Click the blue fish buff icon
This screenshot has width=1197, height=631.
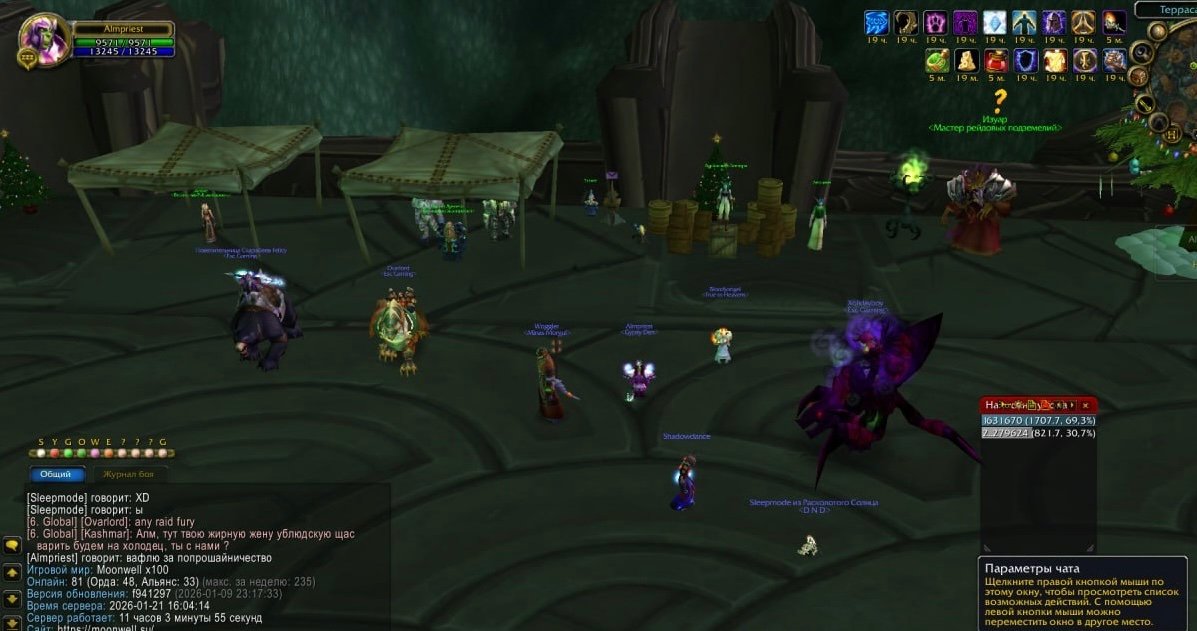[876, 23]
